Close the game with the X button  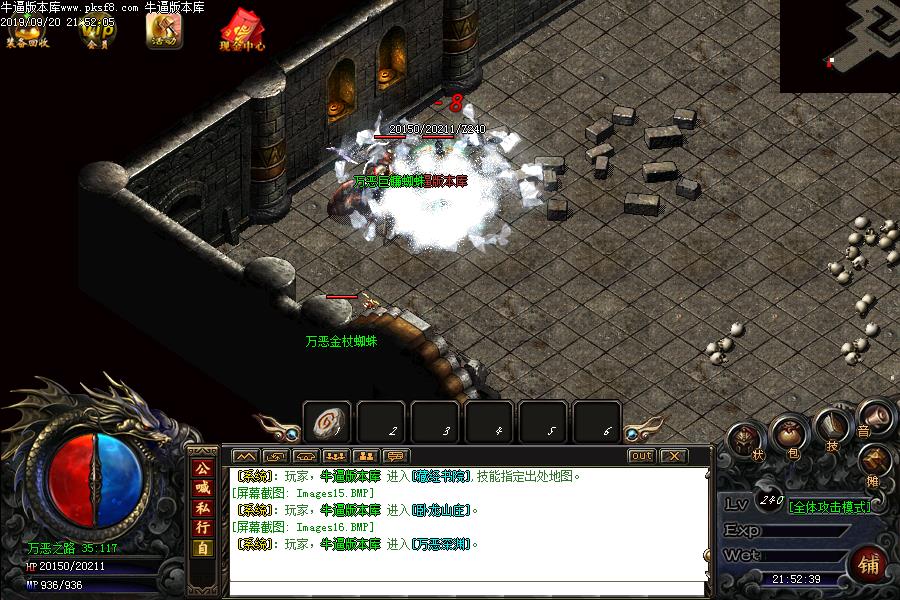(x=674, y=456)
